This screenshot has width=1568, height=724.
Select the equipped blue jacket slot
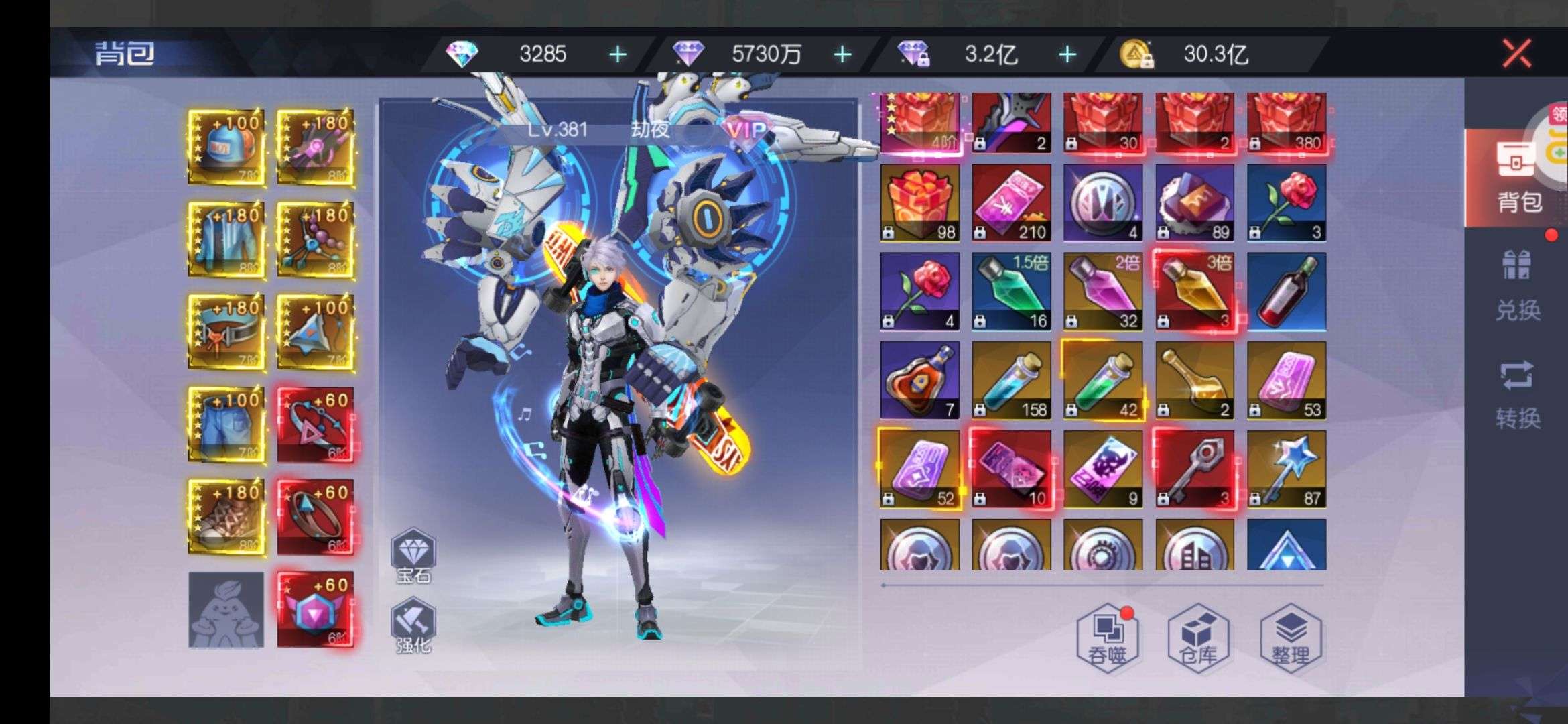point(226,239)
